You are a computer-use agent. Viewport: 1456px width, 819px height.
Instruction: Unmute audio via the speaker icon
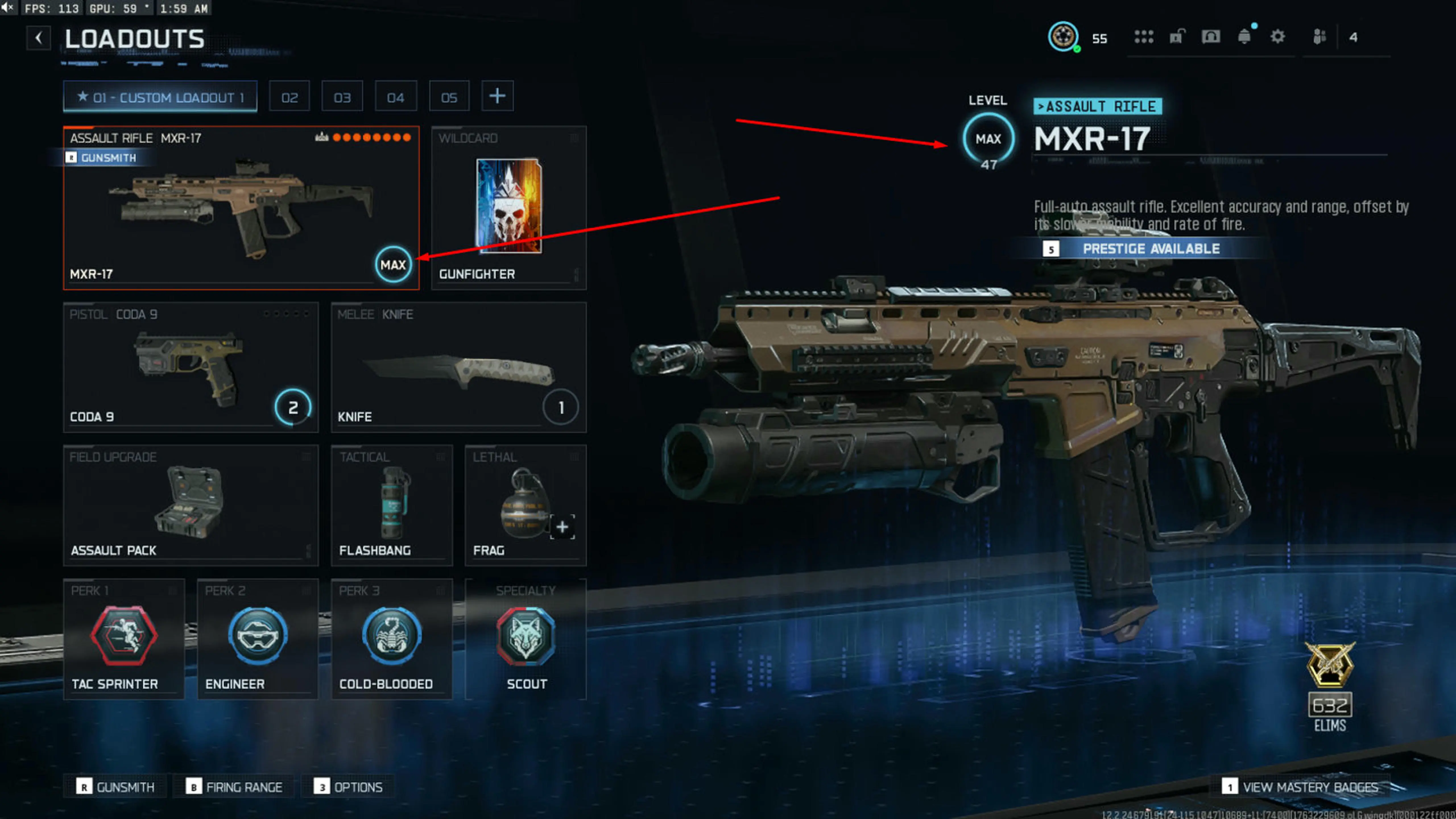[x=8, y=8]
